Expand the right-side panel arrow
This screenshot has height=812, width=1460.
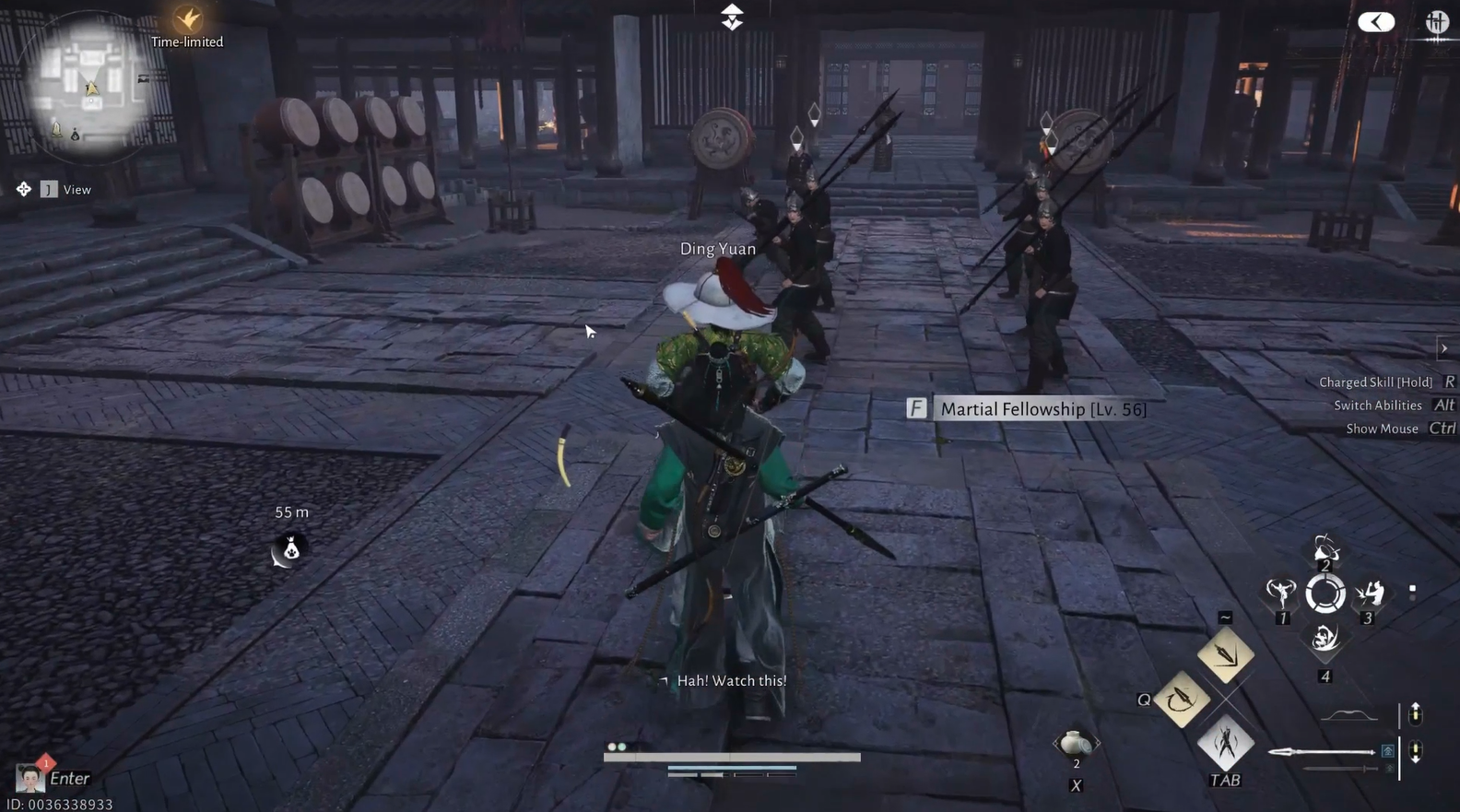click(1444, 348)
